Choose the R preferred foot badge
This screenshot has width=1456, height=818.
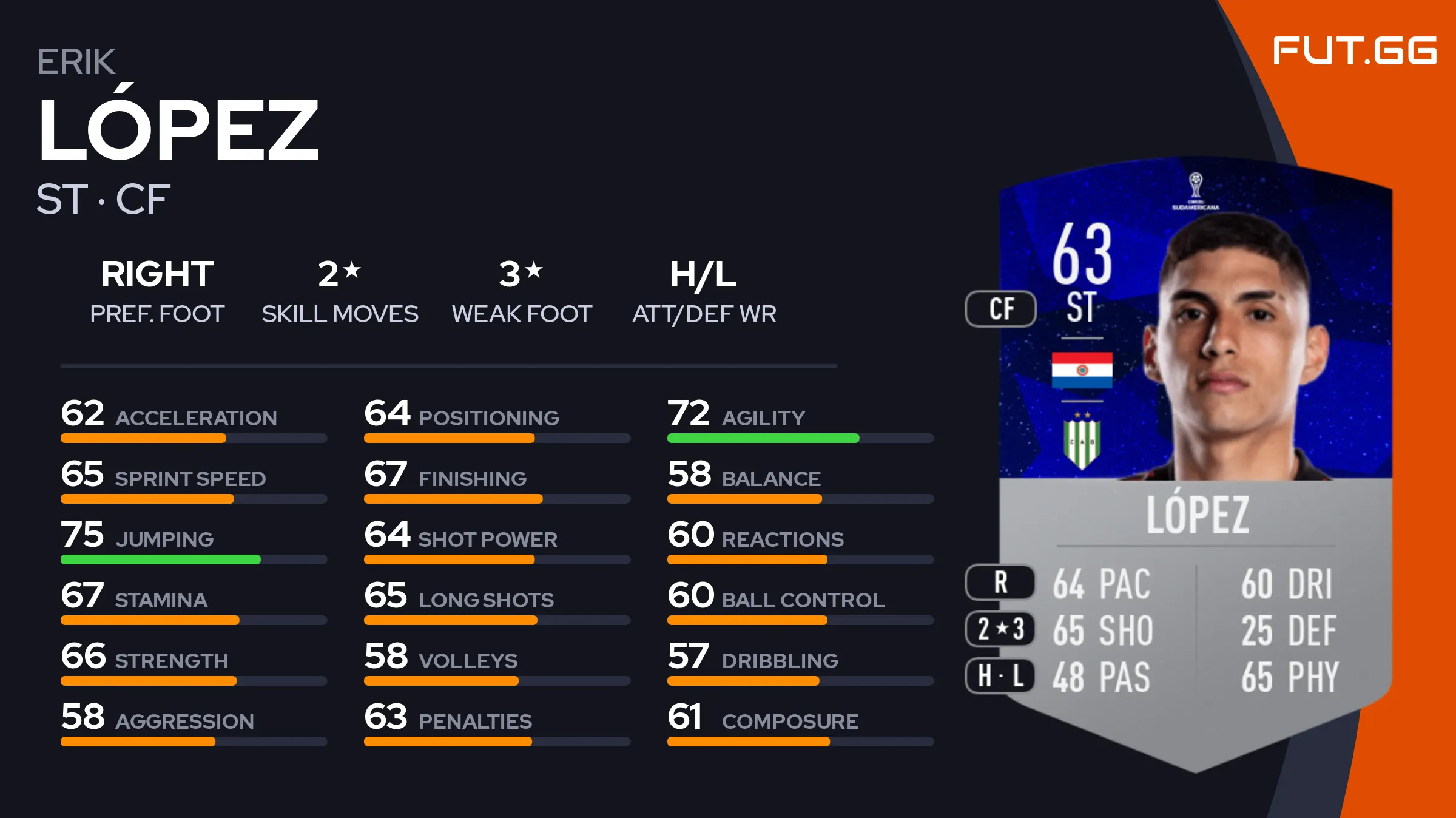point(1000,583)
